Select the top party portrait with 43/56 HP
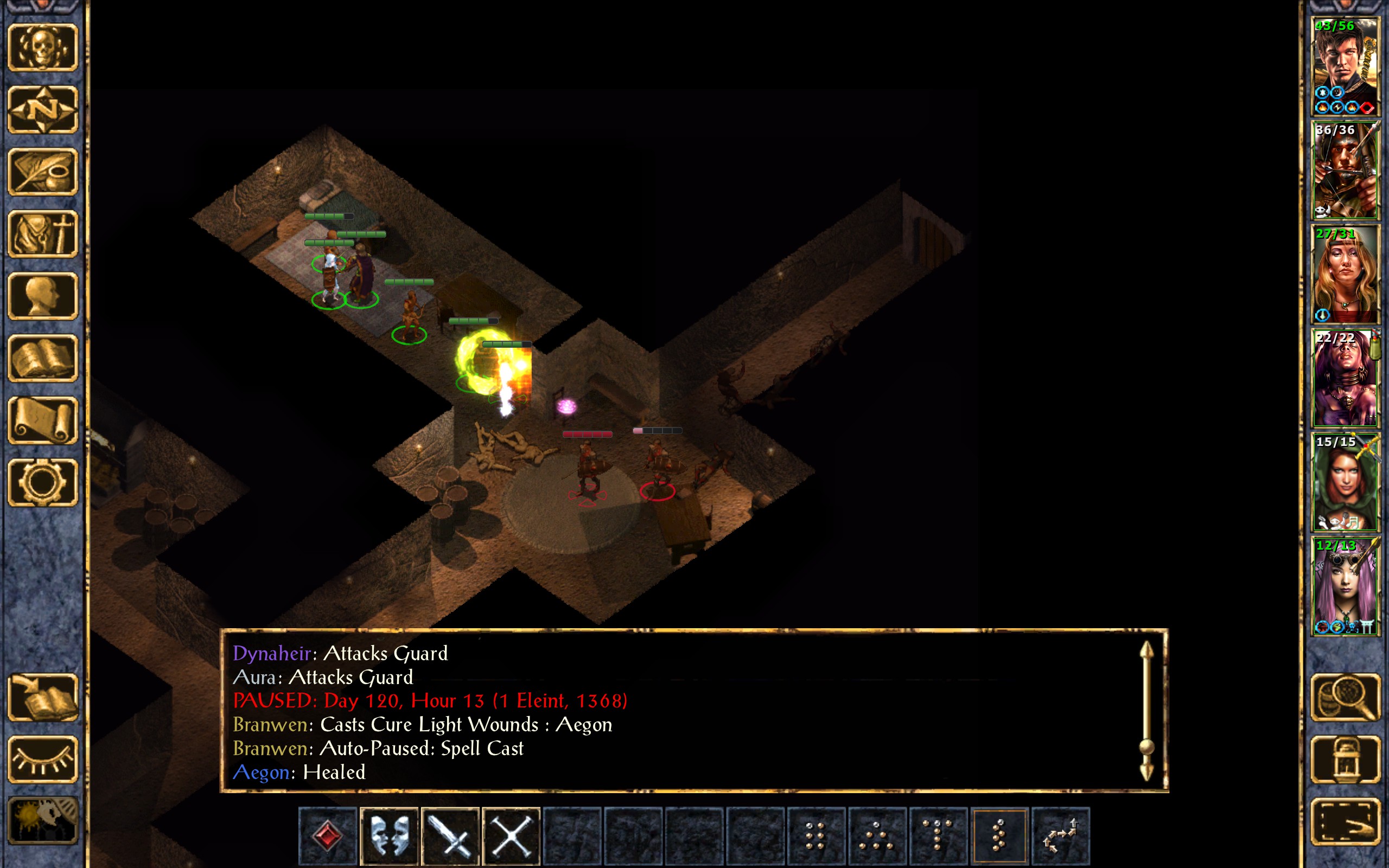1389x868 pixels. (x=1345, y=67)
